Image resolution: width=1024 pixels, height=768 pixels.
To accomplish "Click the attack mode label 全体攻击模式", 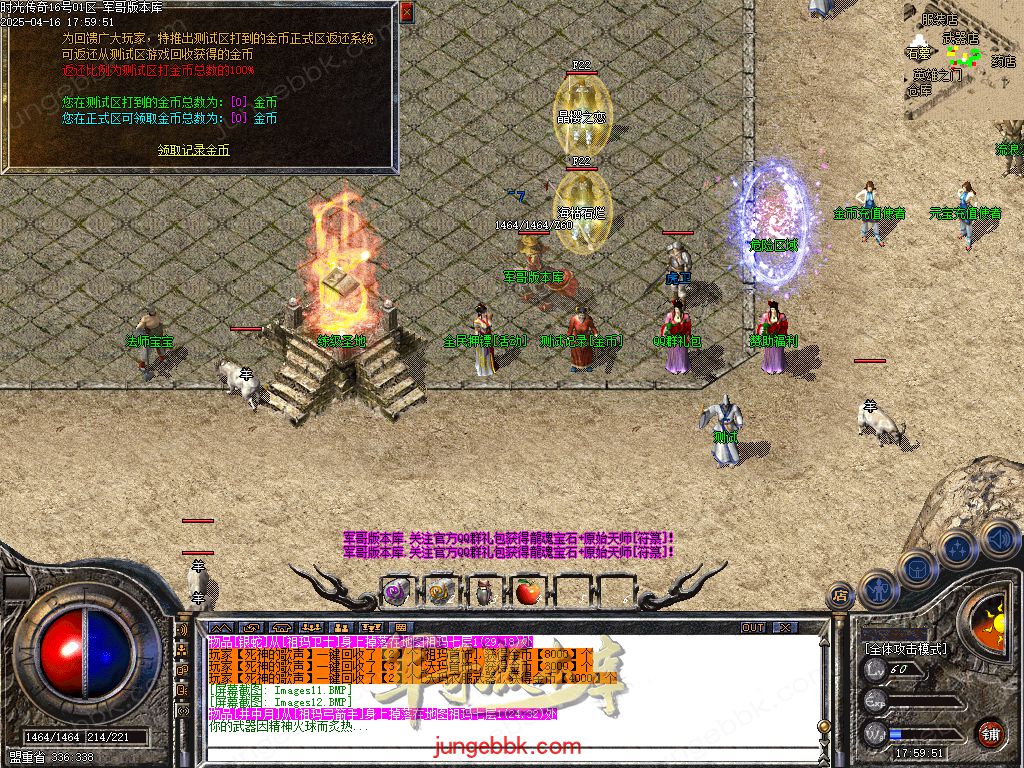I will [907, 649].
